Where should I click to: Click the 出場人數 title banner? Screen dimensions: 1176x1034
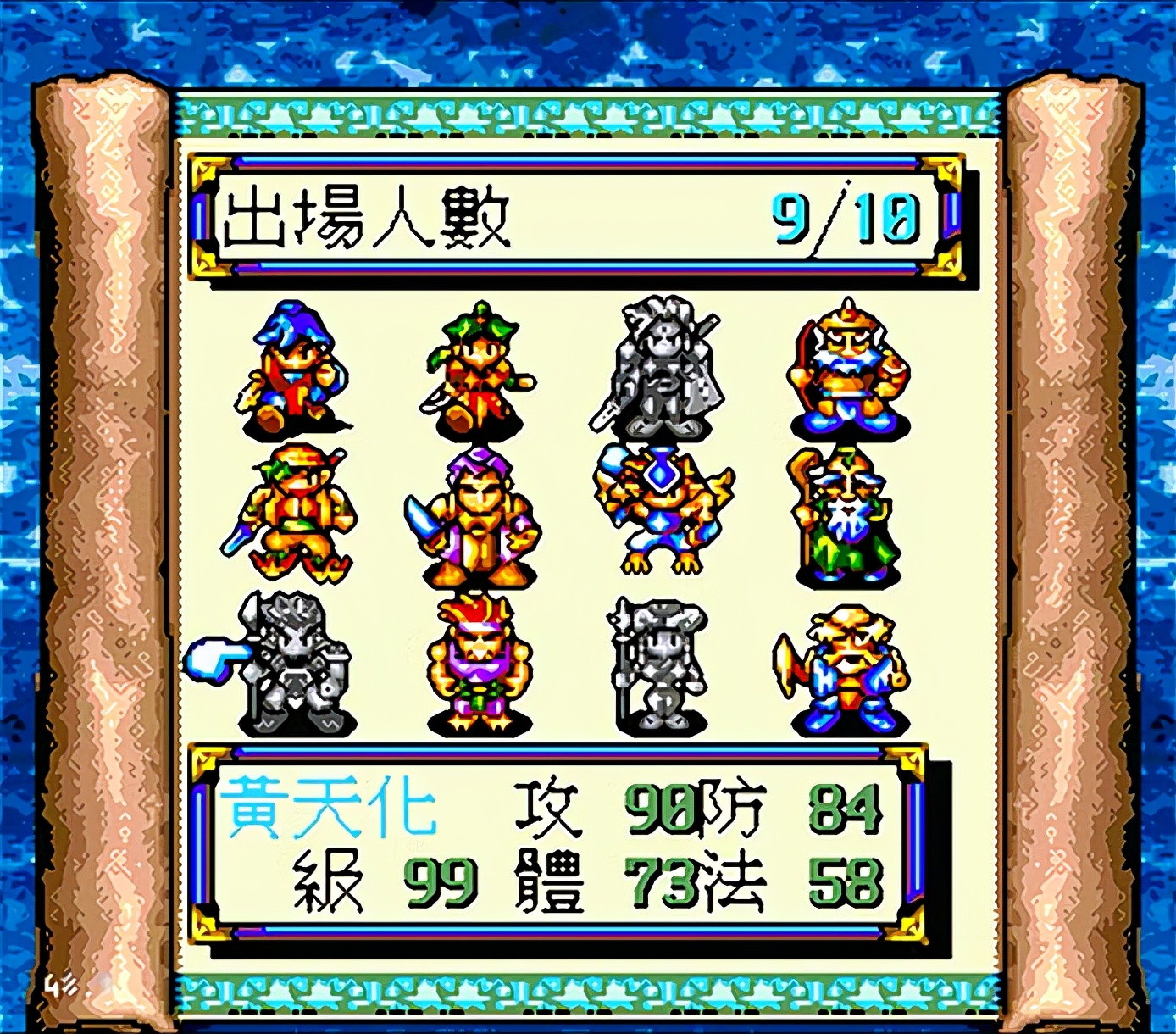[364, 214]
